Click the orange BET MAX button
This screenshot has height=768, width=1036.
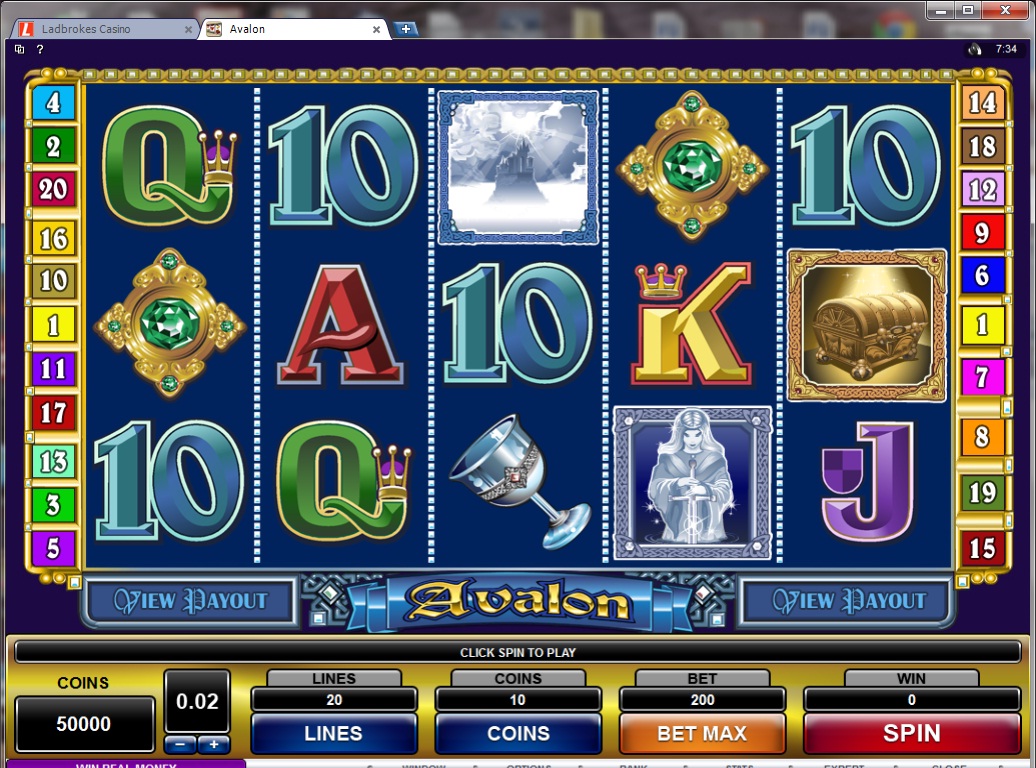tap(702, 733)
